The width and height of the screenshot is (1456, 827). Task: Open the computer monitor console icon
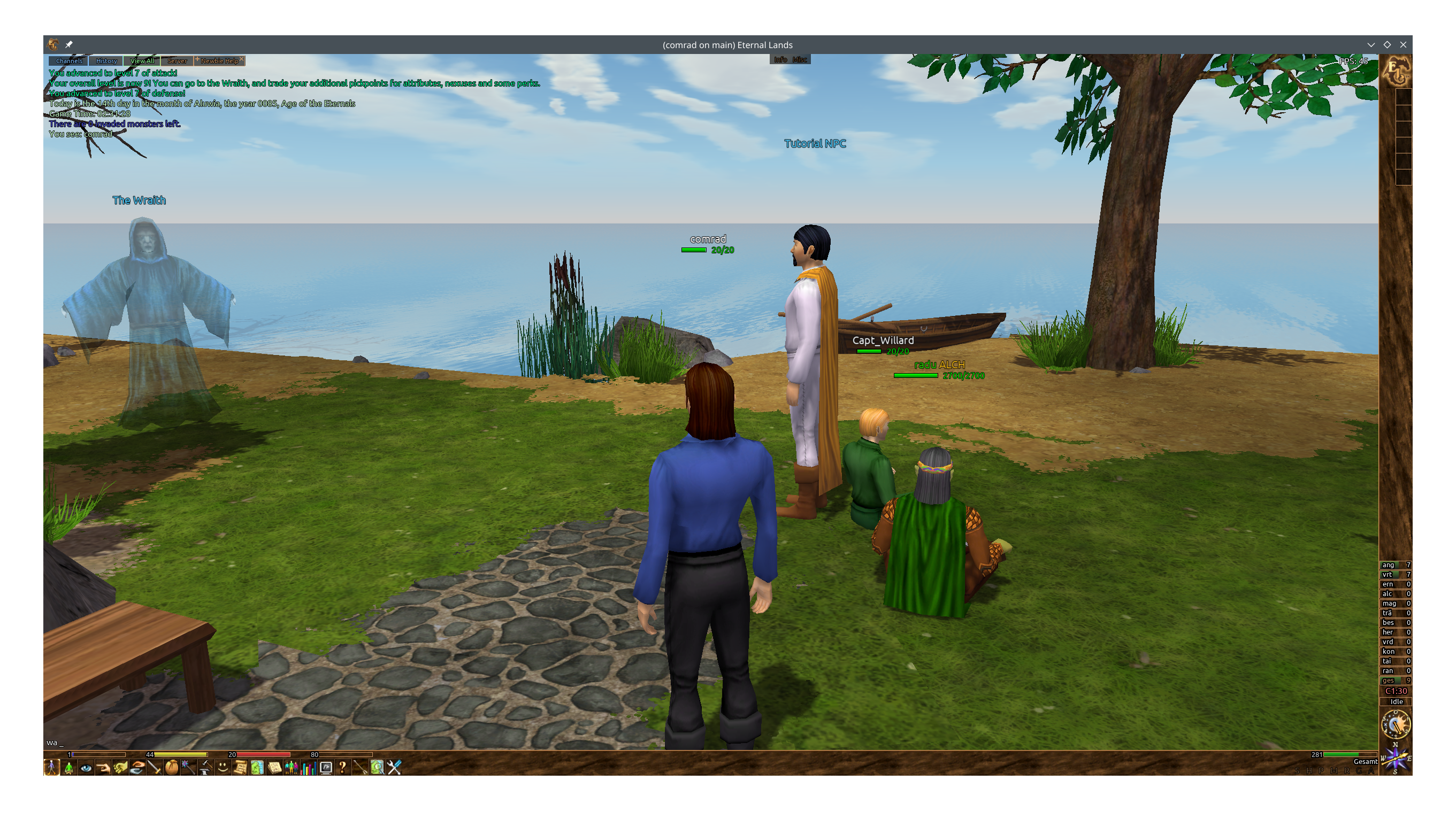point(326,768)
